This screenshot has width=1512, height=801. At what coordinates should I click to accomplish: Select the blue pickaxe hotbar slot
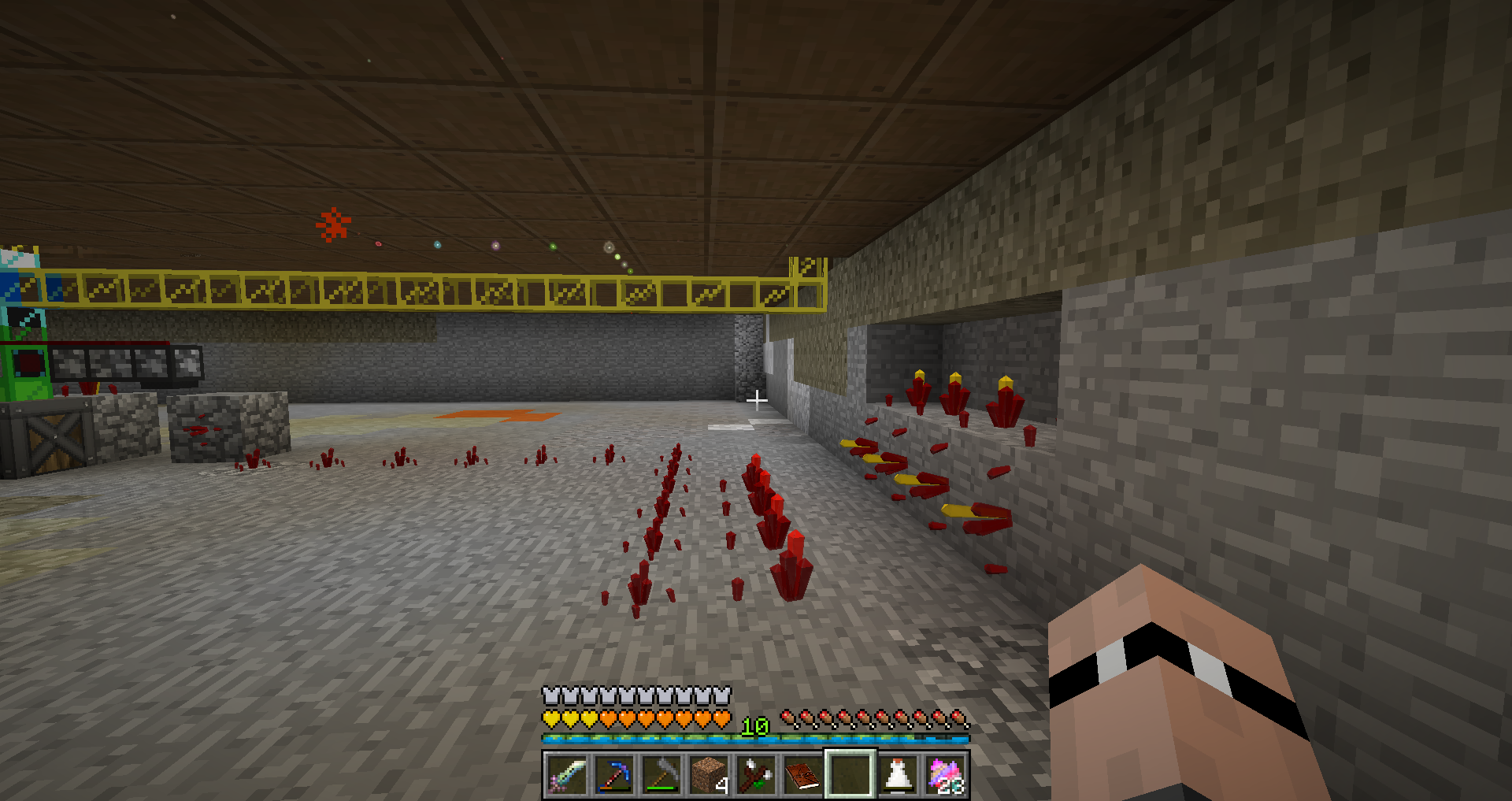613,774
